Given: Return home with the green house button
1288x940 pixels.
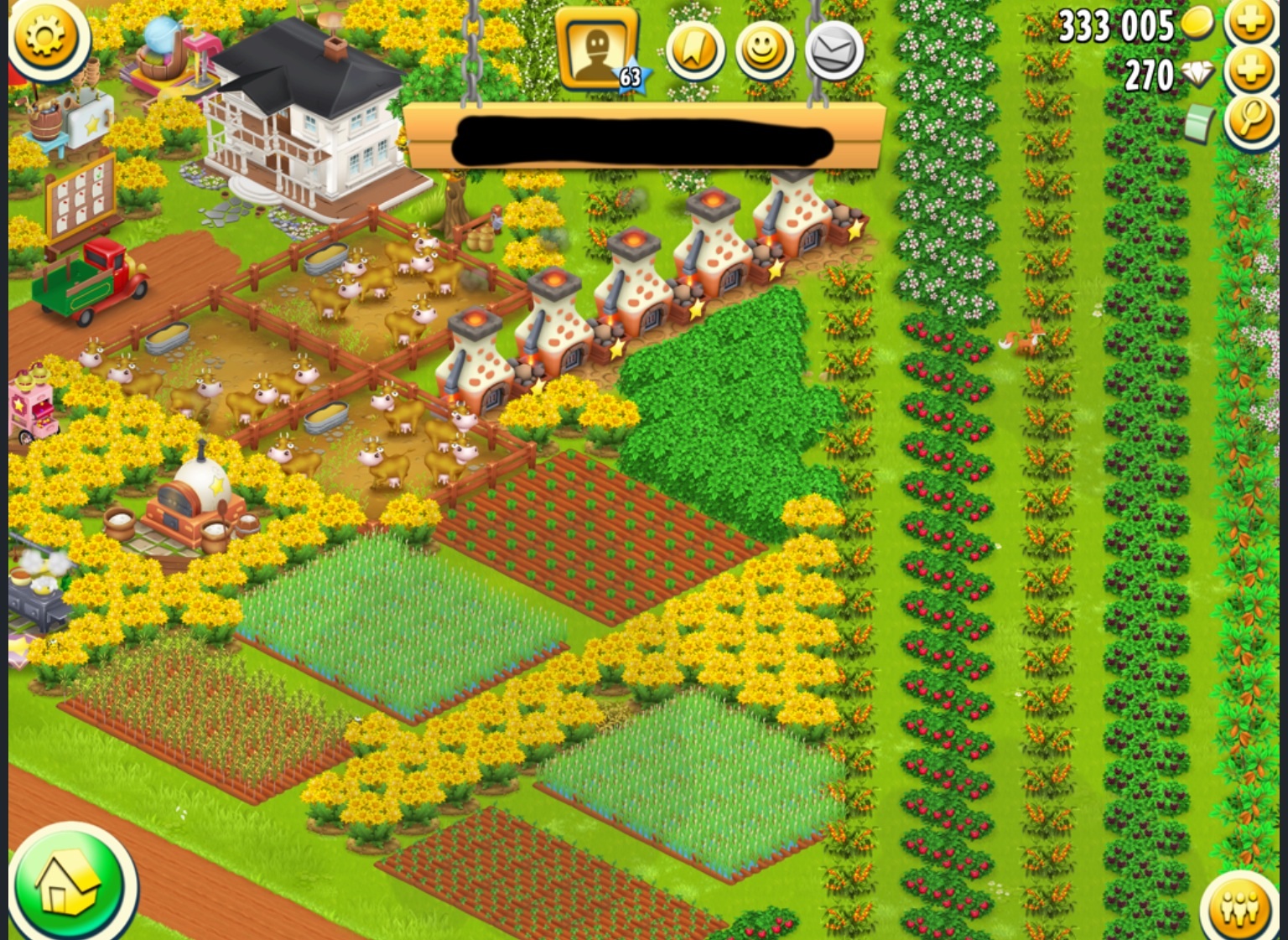Looking at the screenshot, I should tap(71, 885).
